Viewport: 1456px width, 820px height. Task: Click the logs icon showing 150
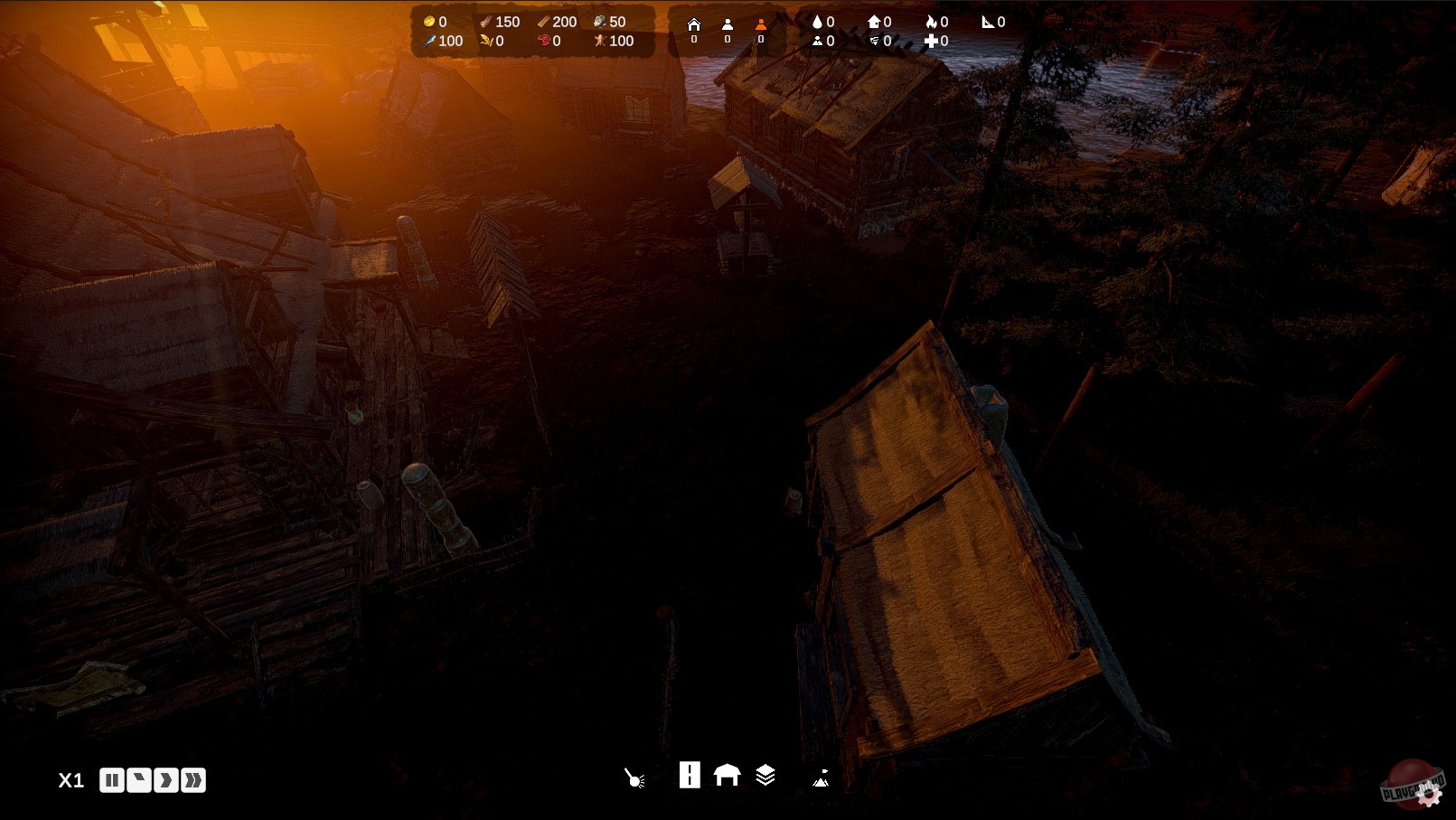coord(486,20)
